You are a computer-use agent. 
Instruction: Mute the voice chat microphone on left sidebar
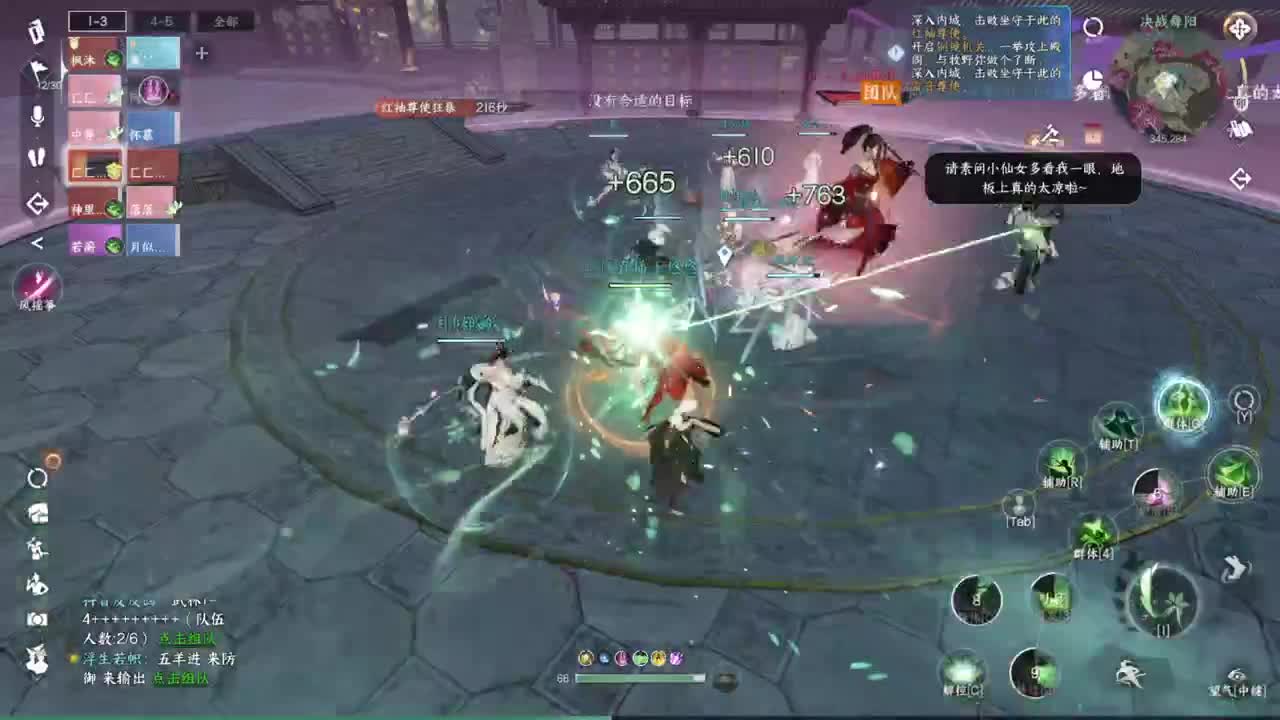[x=35, y=117]
